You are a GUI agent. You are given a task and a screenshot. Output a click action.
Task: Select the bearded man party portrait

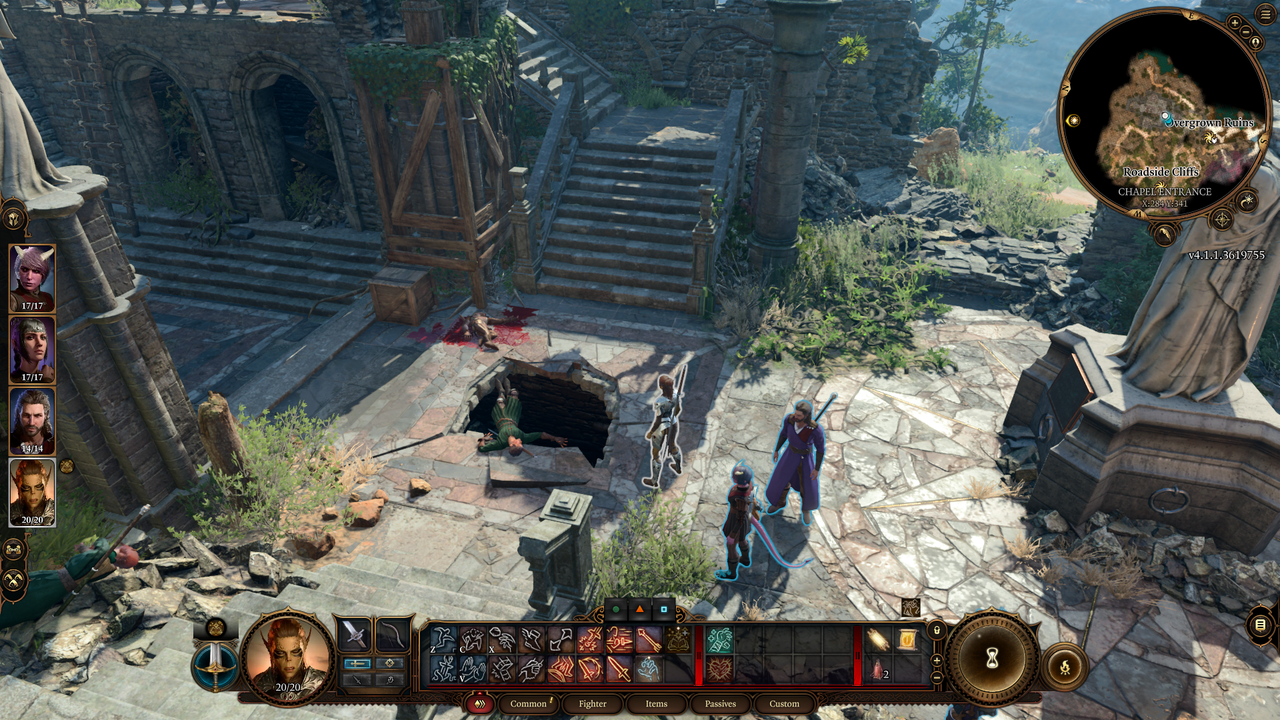tap(32, 418)
